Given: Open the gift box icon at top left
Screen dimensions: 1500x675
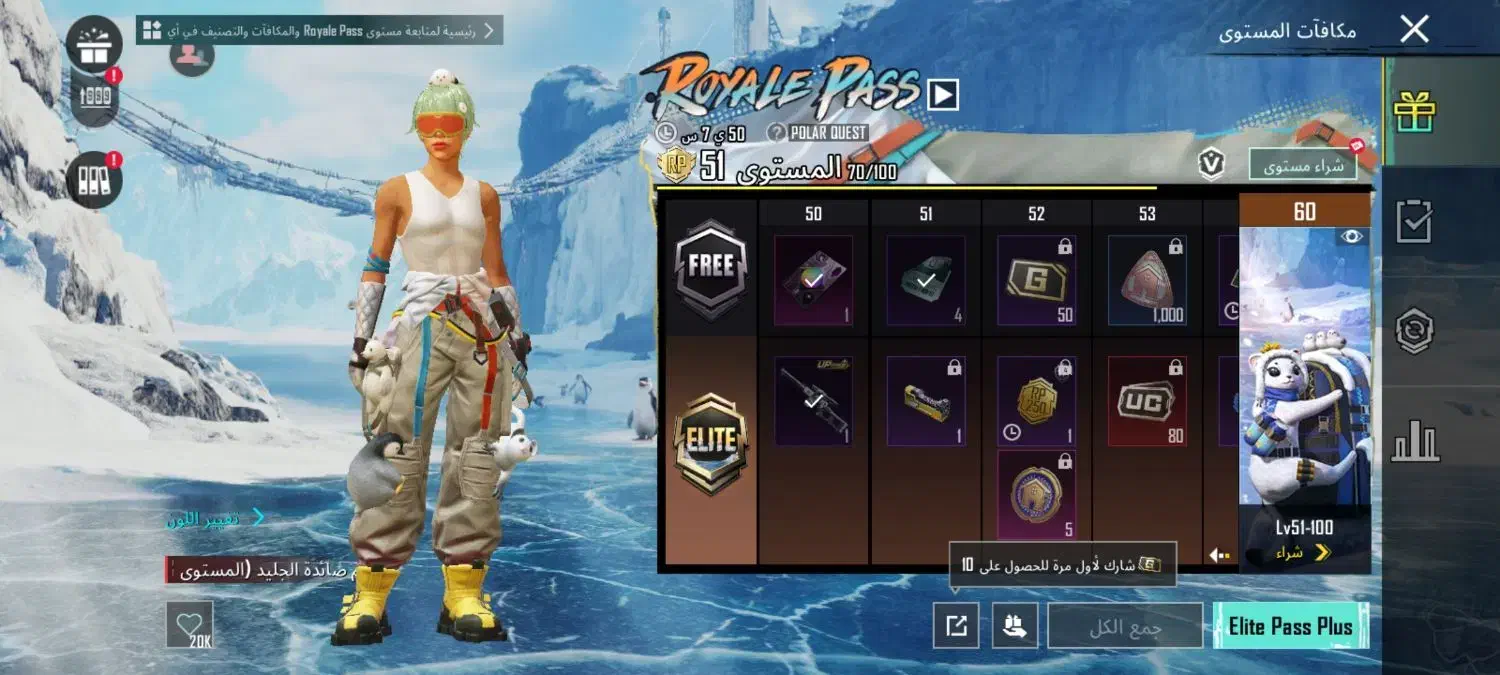Looking at the screenshot, I should tap(94, 43).
